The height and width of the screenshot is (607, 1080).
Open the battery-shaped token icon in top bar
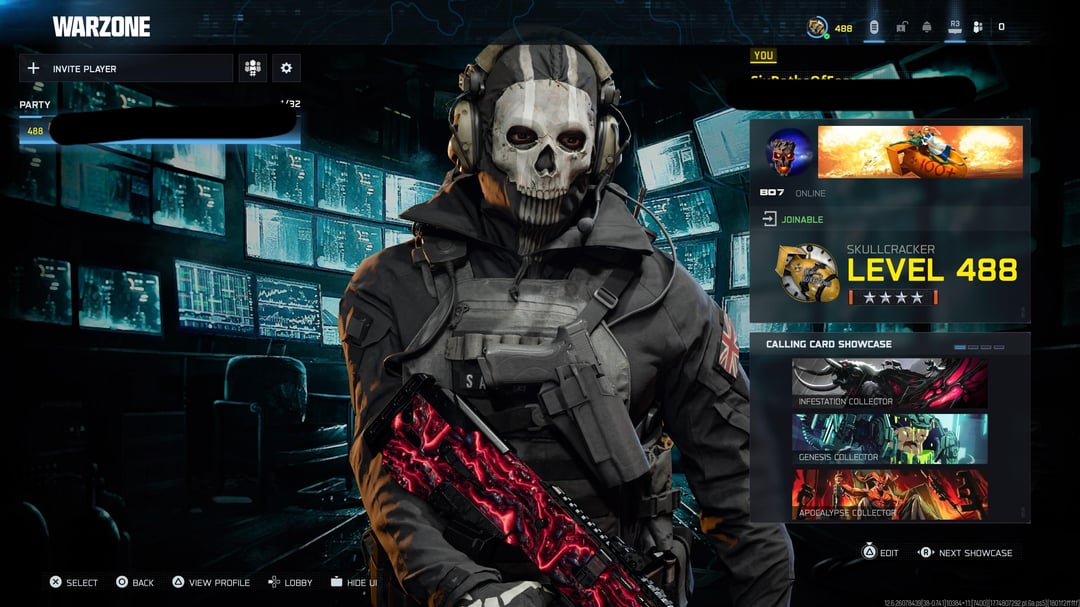coord(874,27)
